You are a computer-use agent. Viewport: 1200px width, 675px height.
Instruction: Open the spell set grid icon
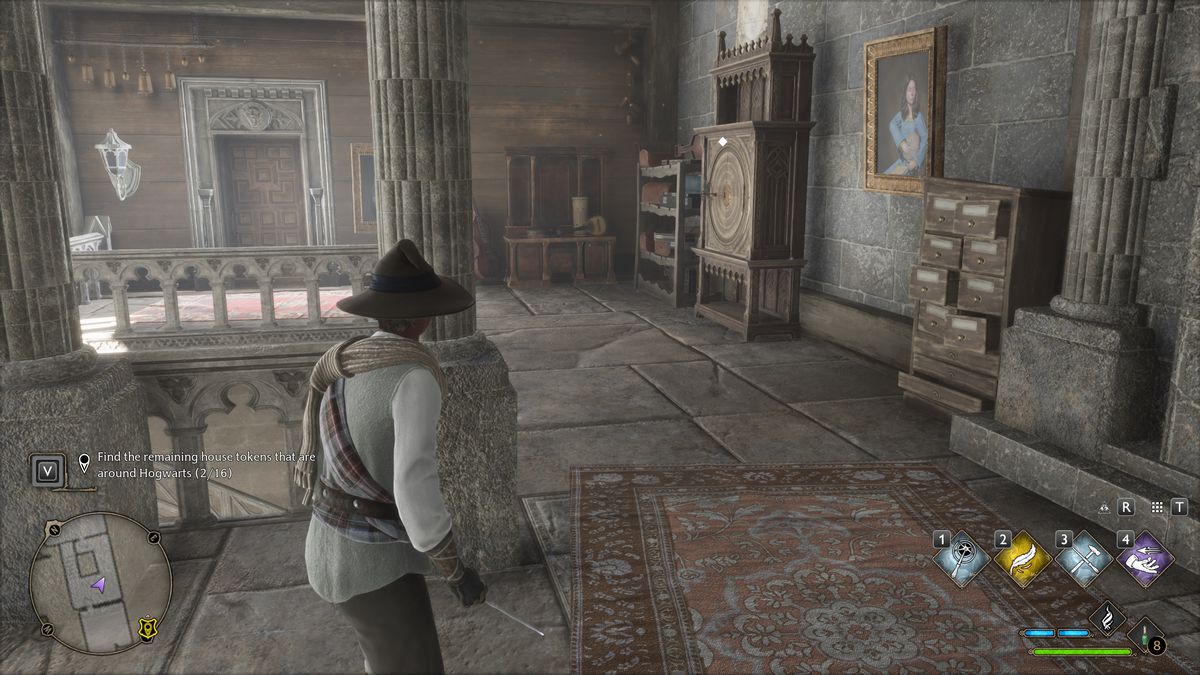1157,507
